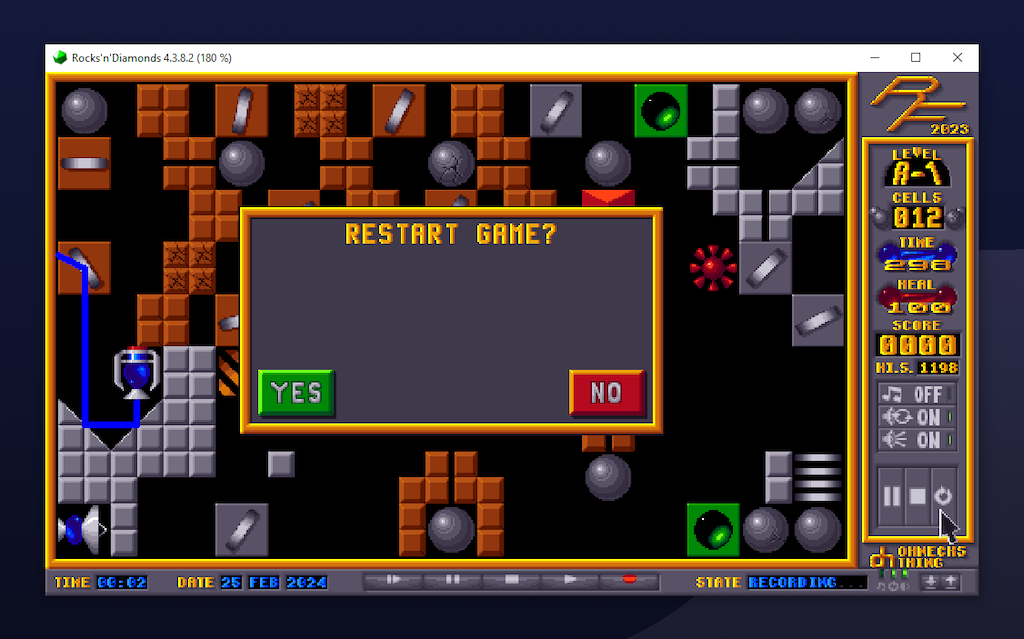Click the tape eject button
Viewport: 1024px width, 639px height.
point(393,580)
